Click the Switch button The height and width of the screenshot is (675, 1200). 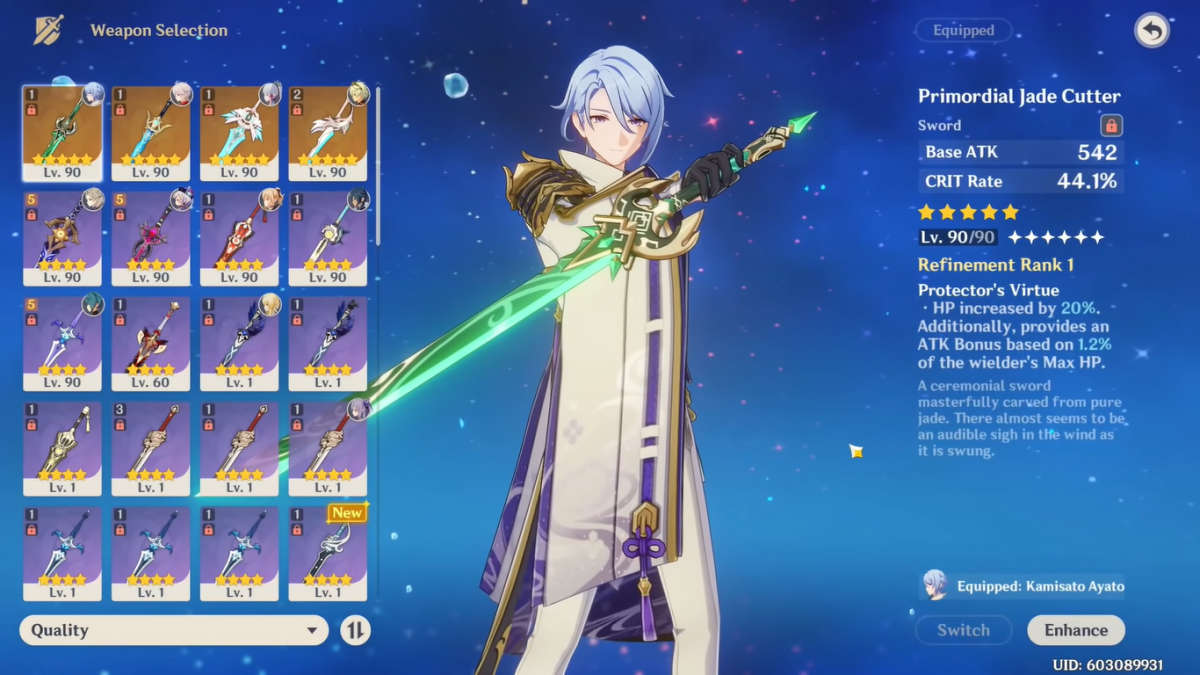963,630
